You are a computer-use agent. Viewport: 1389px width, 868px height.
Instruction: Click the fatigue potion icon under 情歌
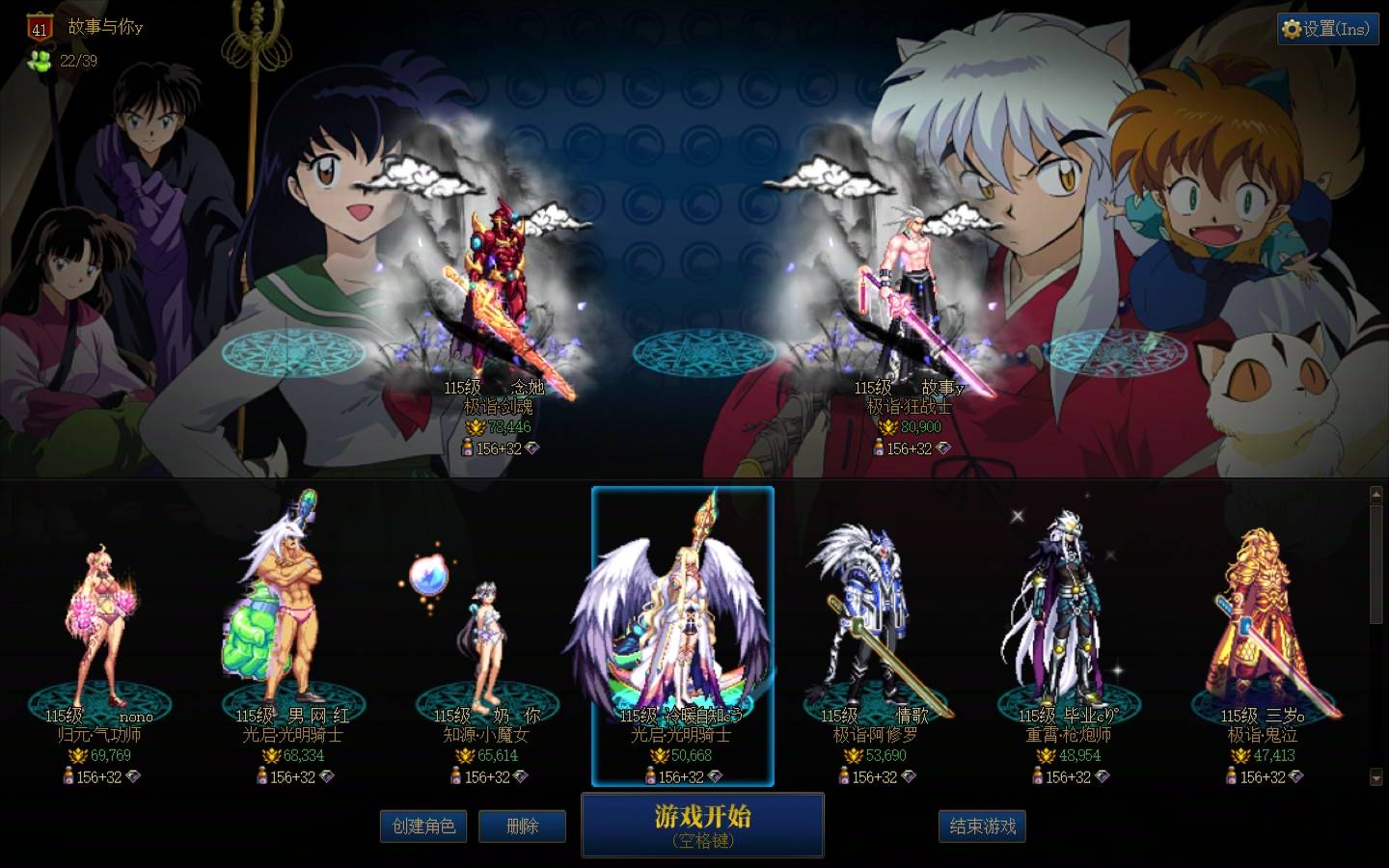[x=843, y=777]
